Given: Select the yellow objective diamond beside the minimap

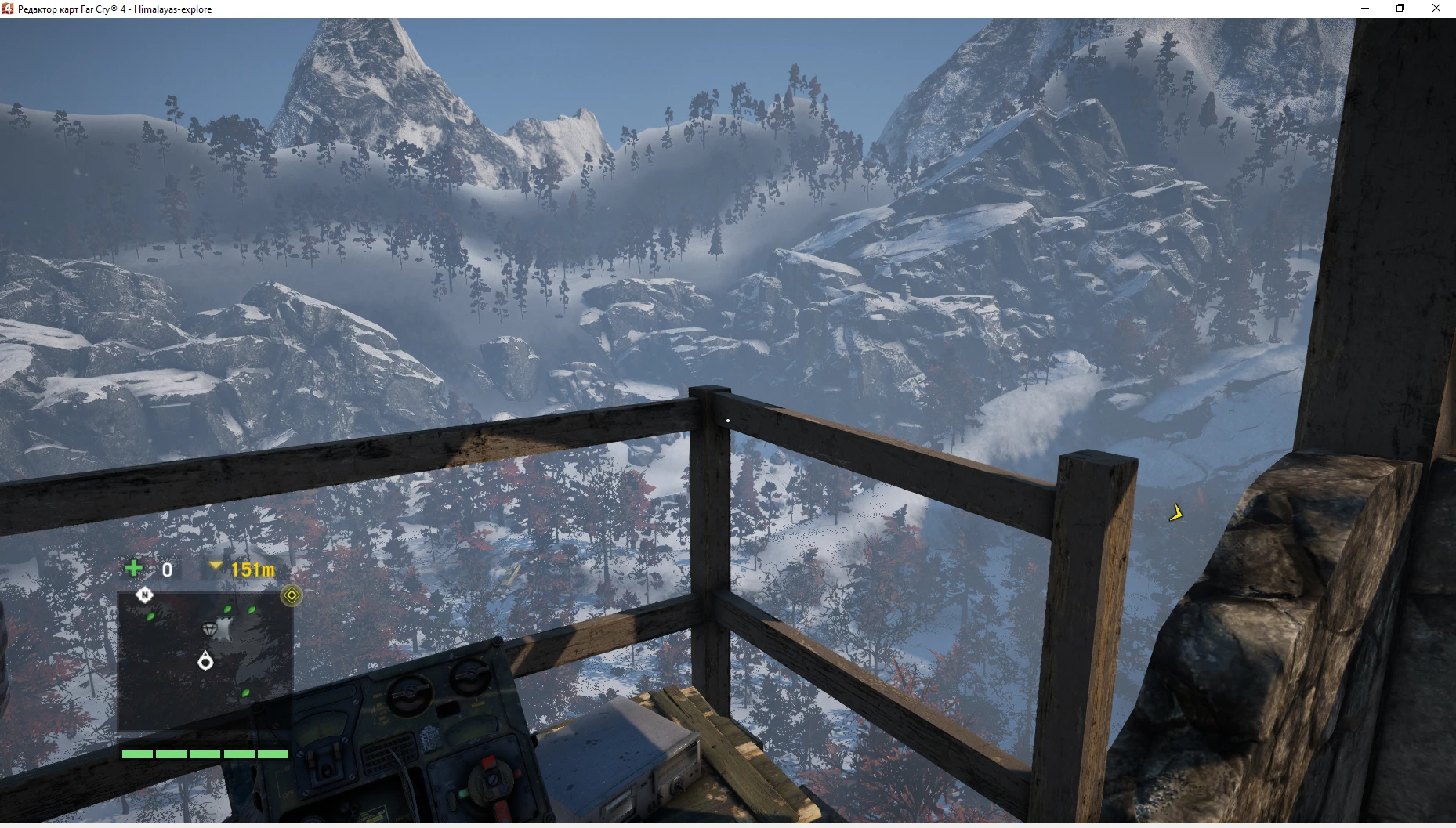Looking at the screenshot, I should click(x=292, y=595).
